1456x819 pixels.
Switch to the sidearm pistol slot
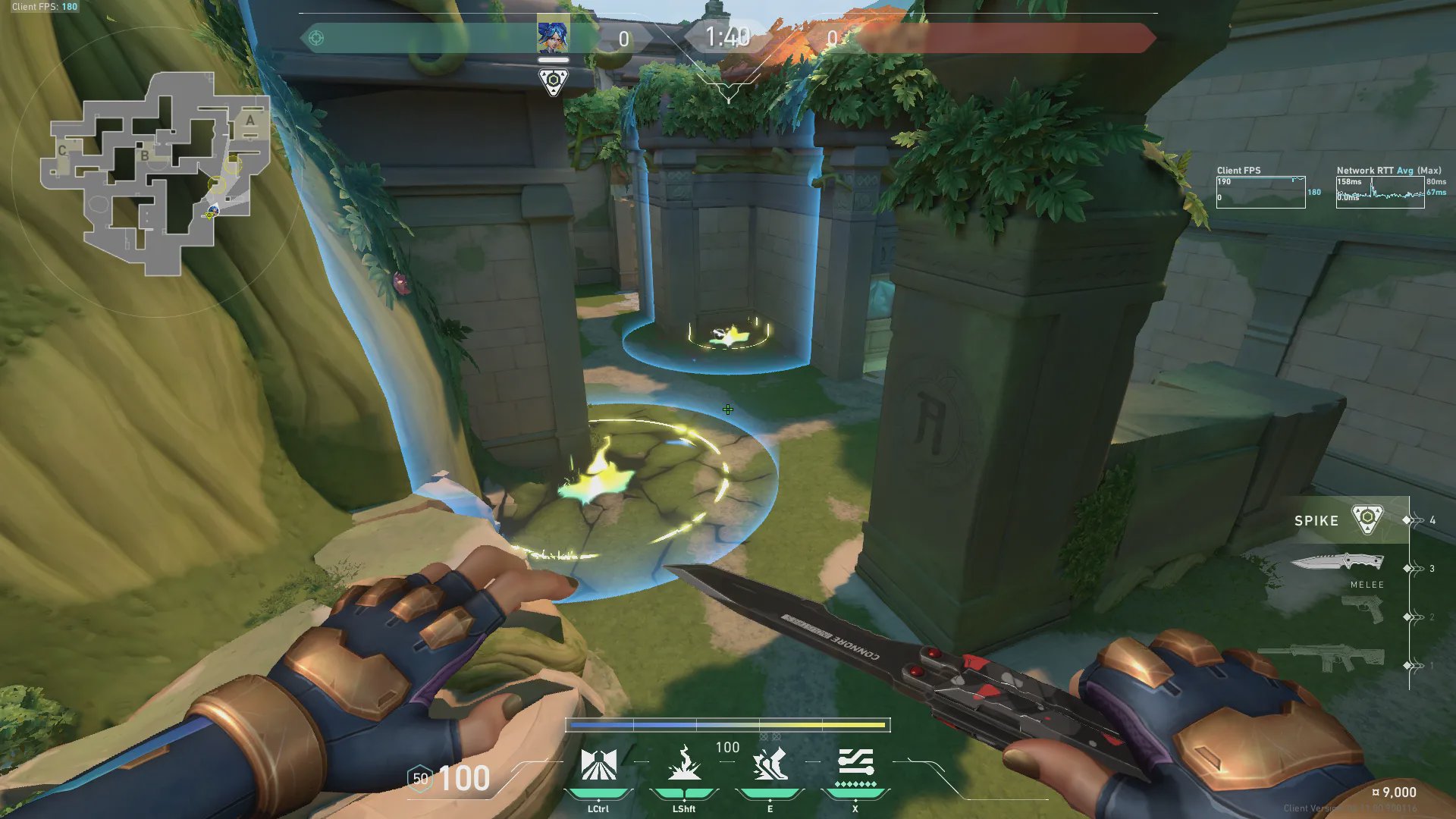click(1362, 609)
